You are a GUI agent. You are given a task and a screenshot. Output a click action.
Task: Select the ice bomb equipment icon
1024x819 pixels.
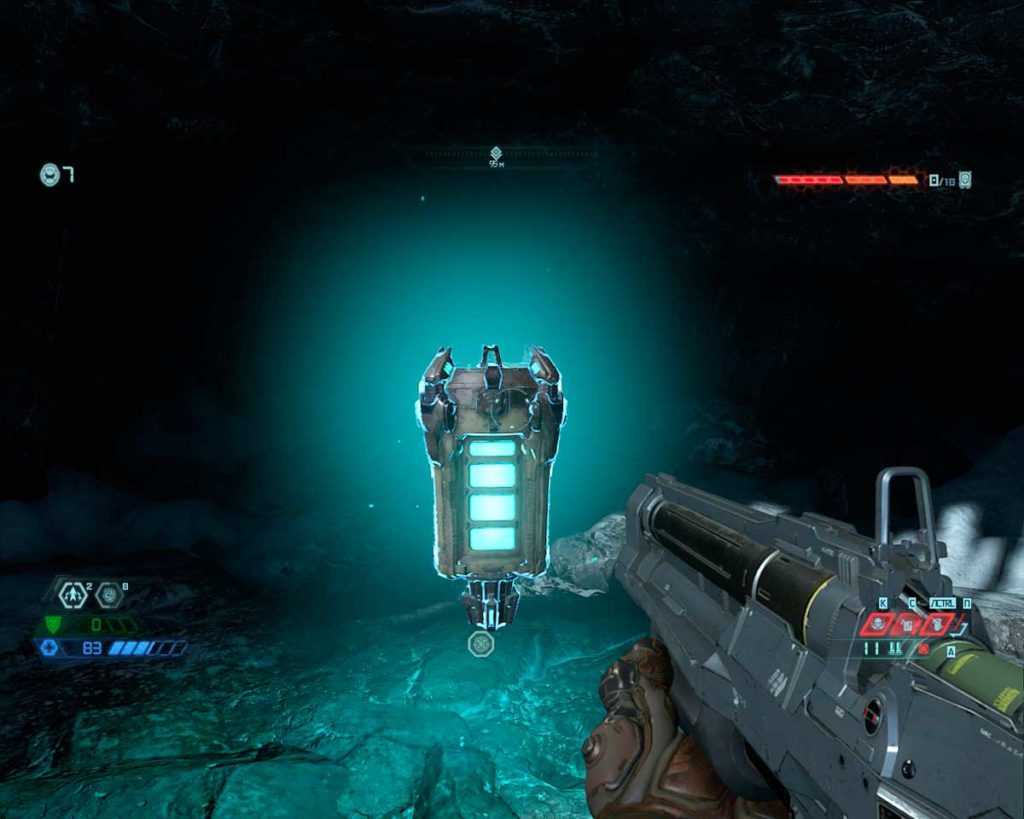[108, 595]
